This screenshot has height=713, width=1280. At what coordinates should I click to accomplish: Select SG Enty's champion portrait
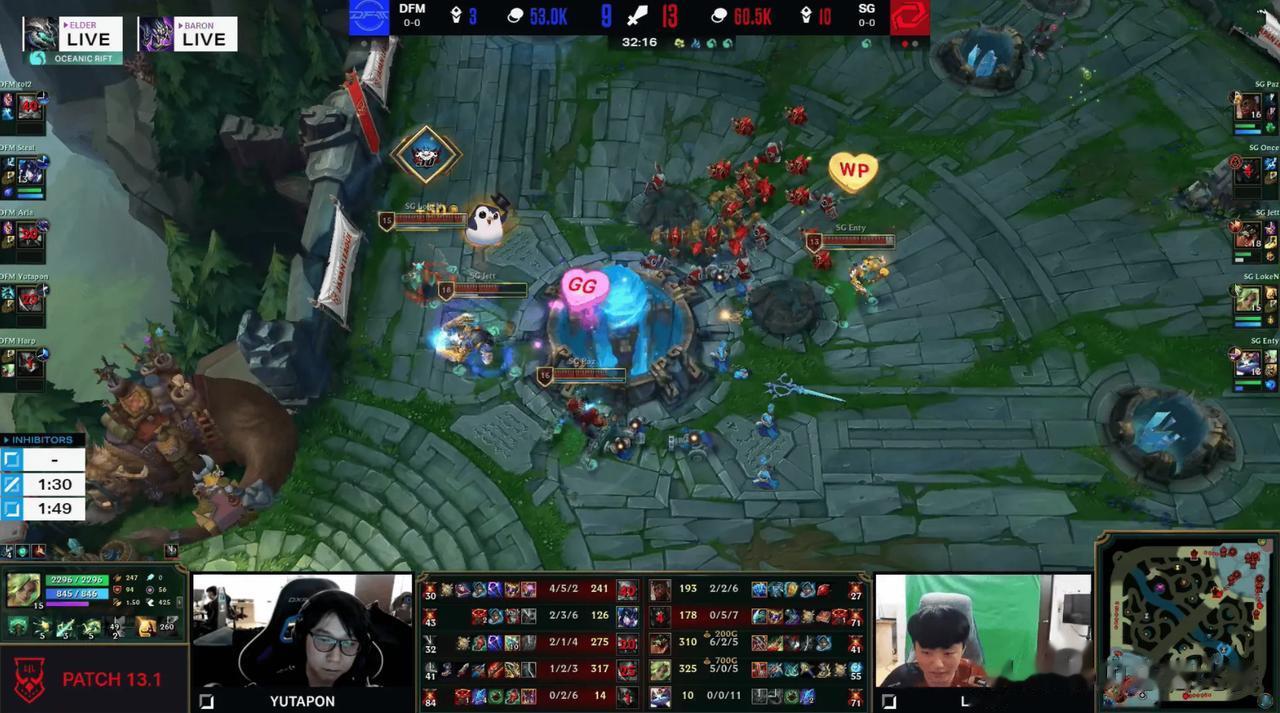point(1247,362)
